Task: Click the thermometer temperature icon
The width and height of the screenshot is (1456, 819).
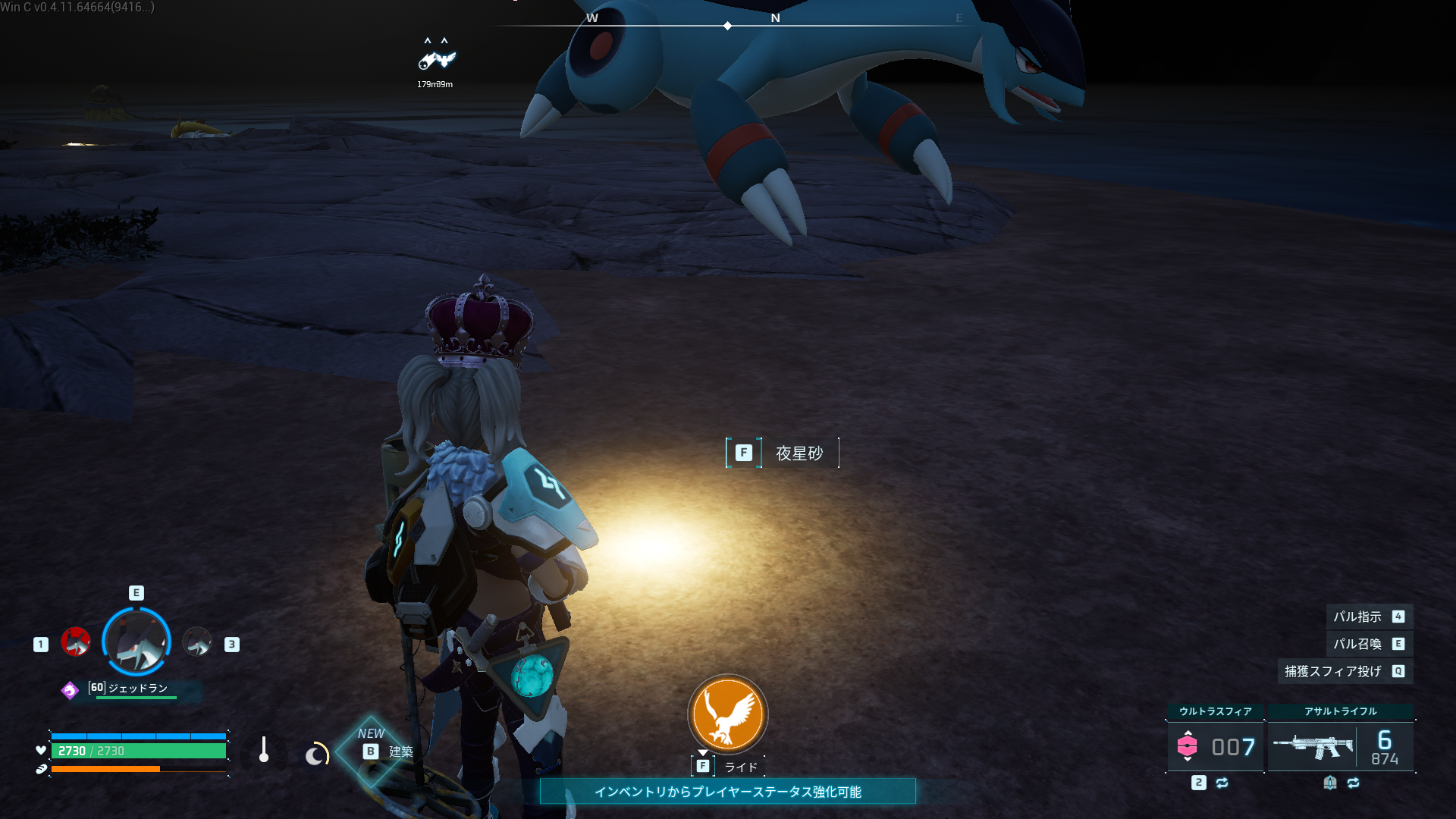Action: point(264,750)
